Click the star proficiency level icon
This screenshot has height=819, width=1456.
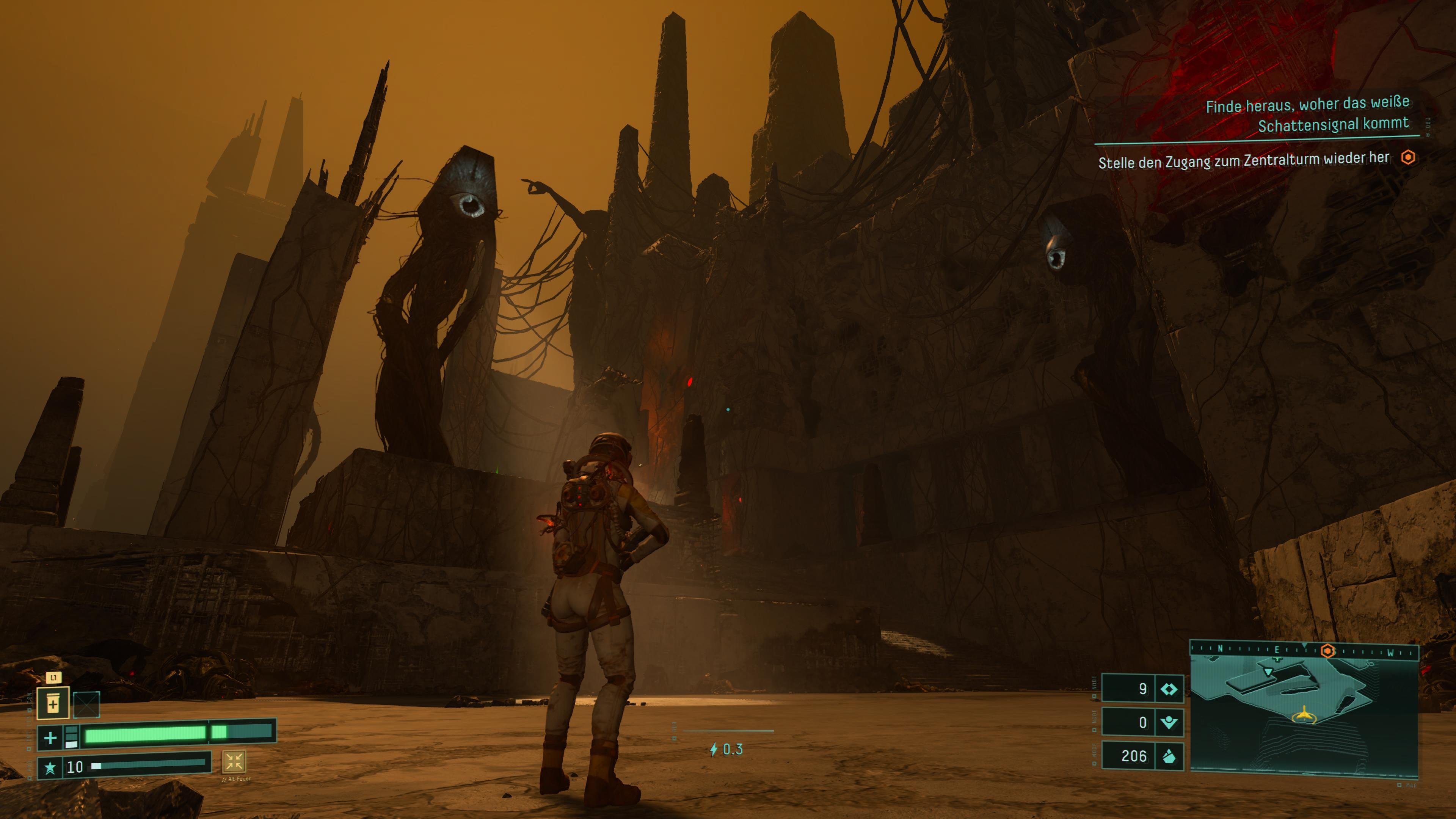[x=50, y=767]
